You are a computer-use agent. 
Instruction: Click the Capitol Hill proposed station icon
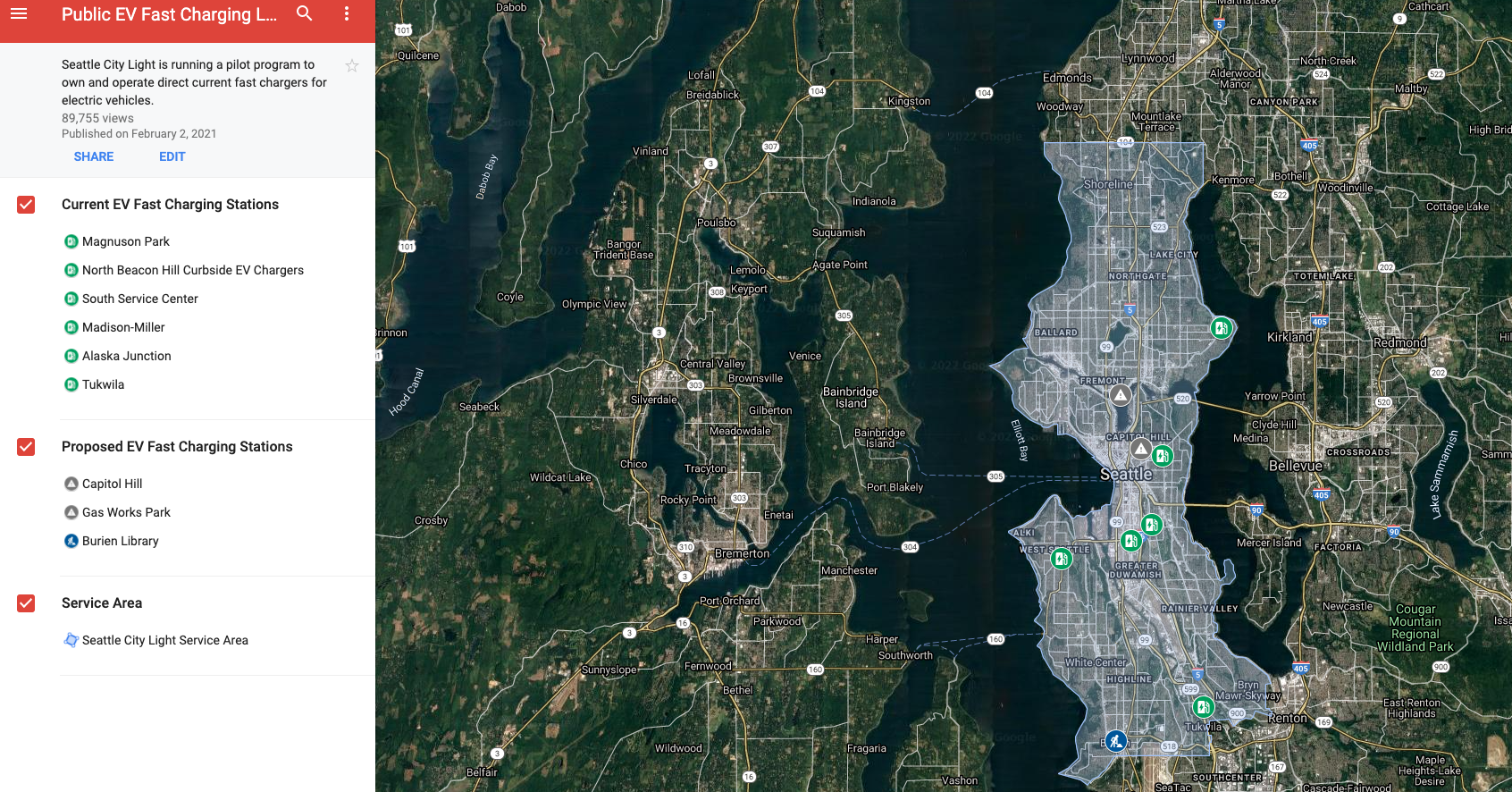(x=71, y=484)
